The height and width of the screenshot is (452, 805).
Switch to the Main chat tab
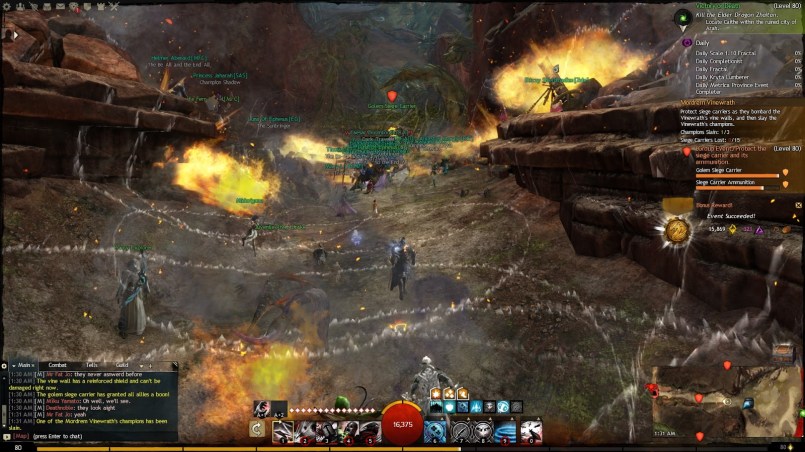pos(24,366)
